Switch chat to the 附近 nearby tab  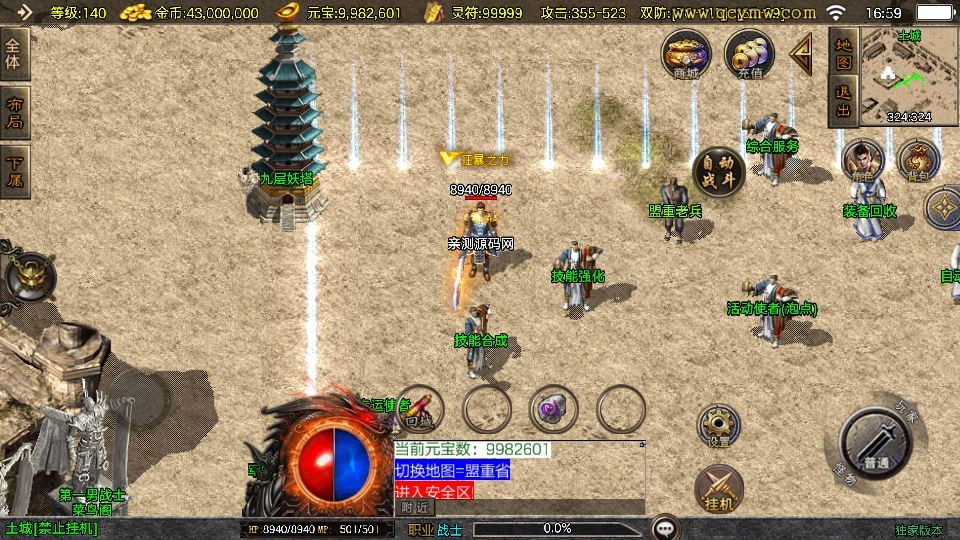click(416, 507)
